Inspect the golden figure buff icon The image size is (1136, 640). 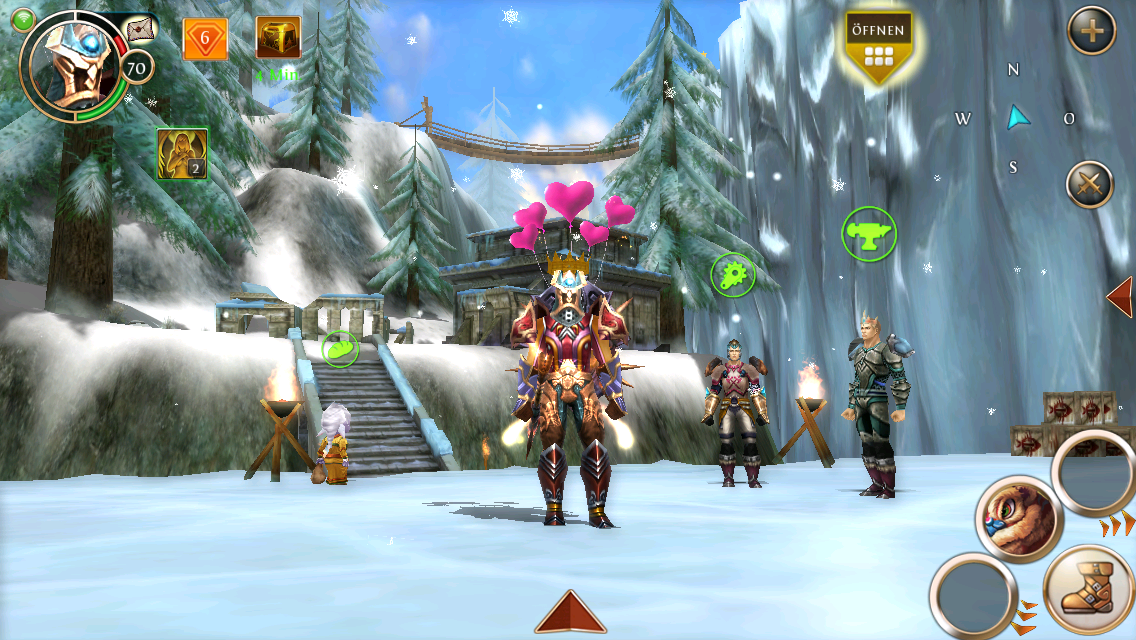pyautogui.click(x=183, y=154)
